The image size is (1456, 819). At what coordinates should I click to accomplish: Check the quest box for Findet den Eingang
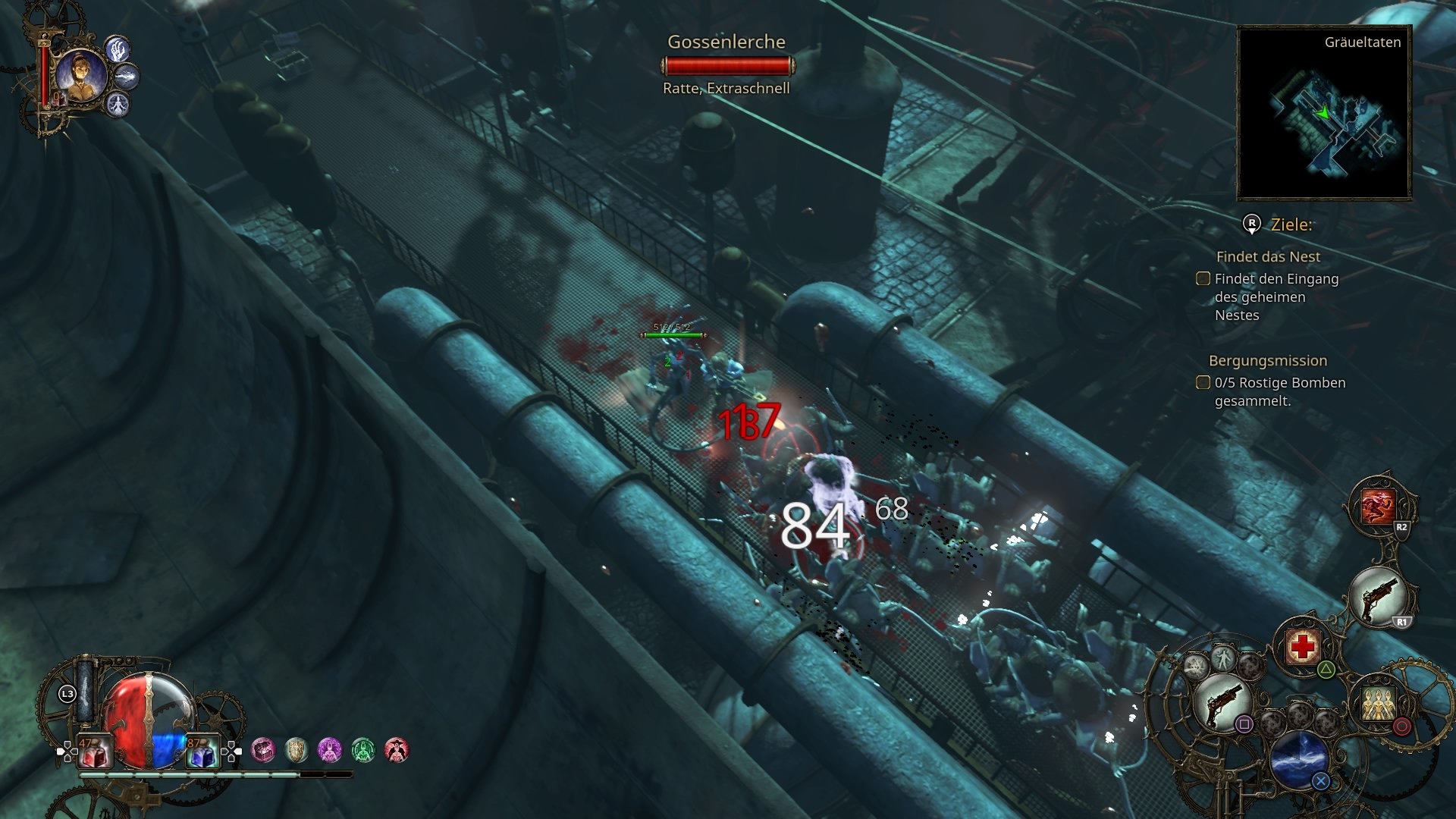click(x=1203, y=279)
